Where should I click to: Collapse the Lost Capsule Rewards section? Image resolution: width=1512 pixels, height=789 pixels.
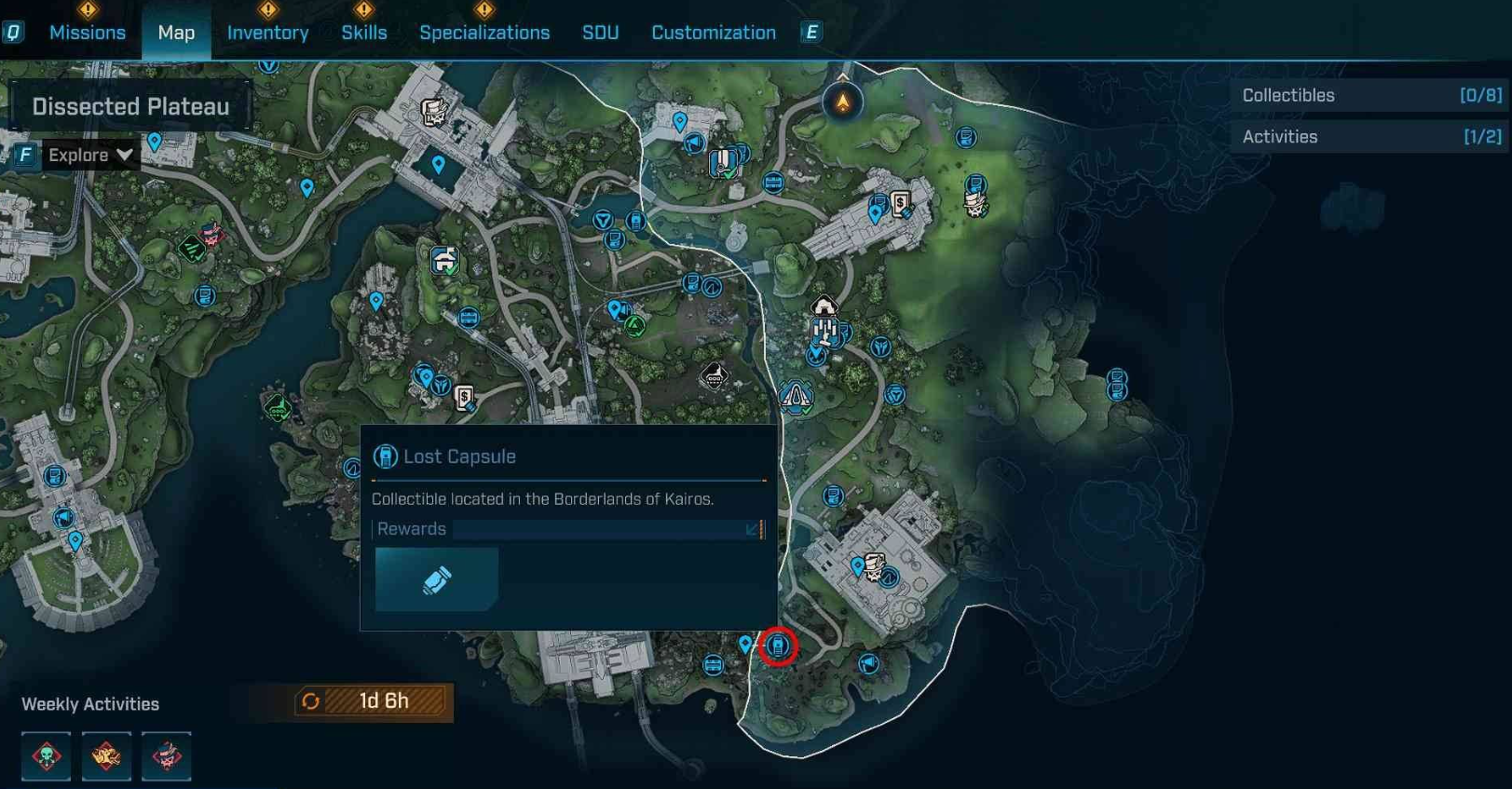[x=752, y=529]
